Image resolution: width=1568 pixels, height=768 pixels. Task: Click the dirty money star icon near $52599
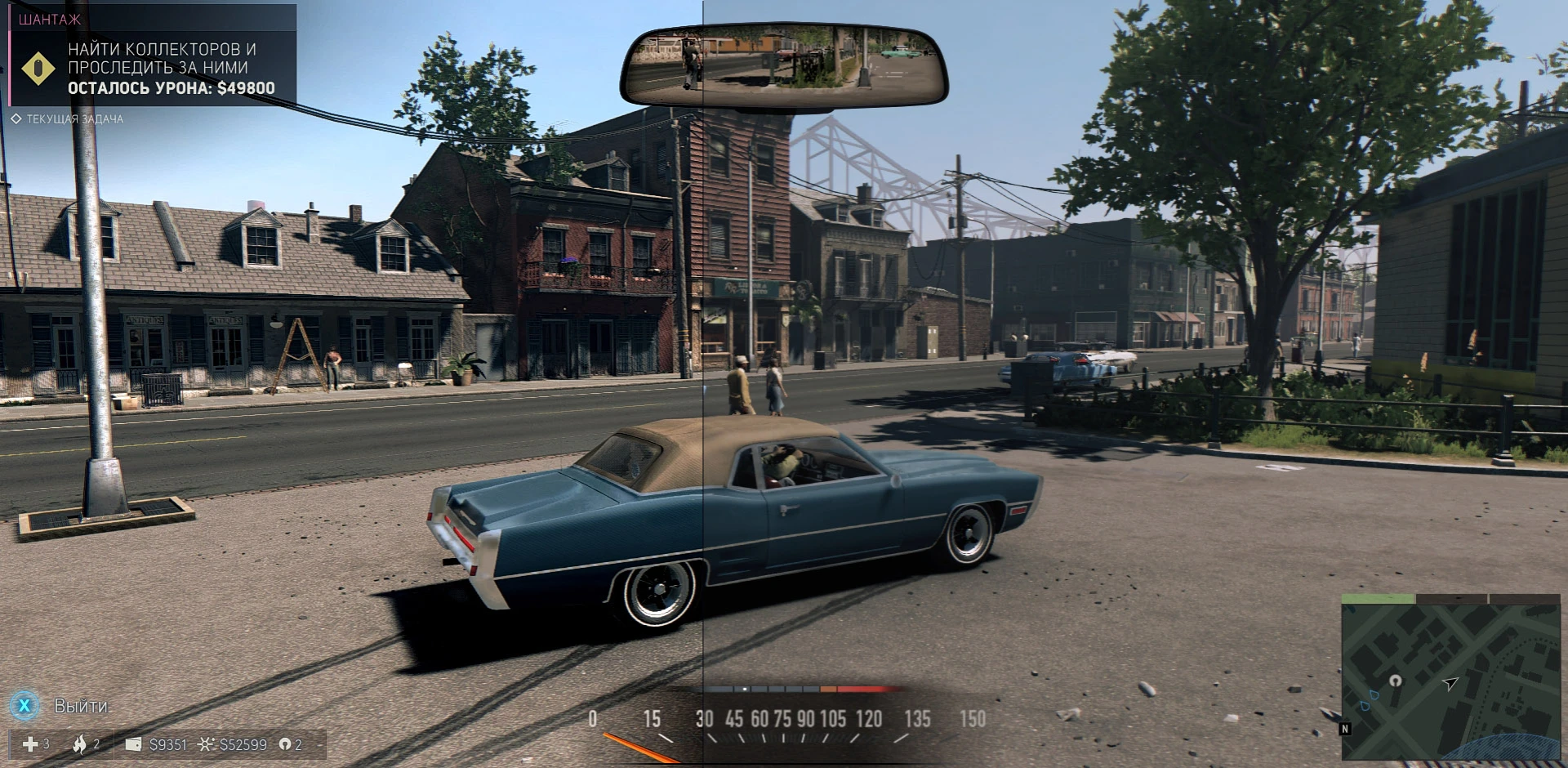tap(205, 744)
